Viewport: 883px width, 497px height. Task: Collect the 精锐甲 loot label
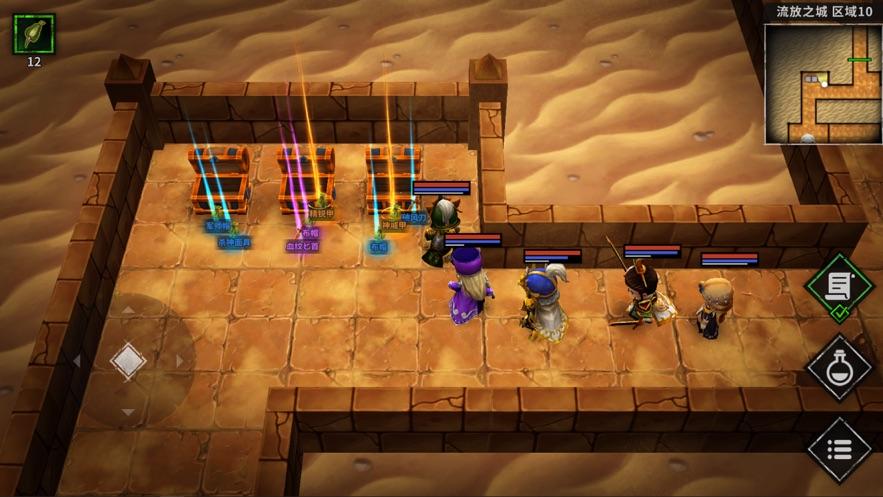[x=321, y=213]
